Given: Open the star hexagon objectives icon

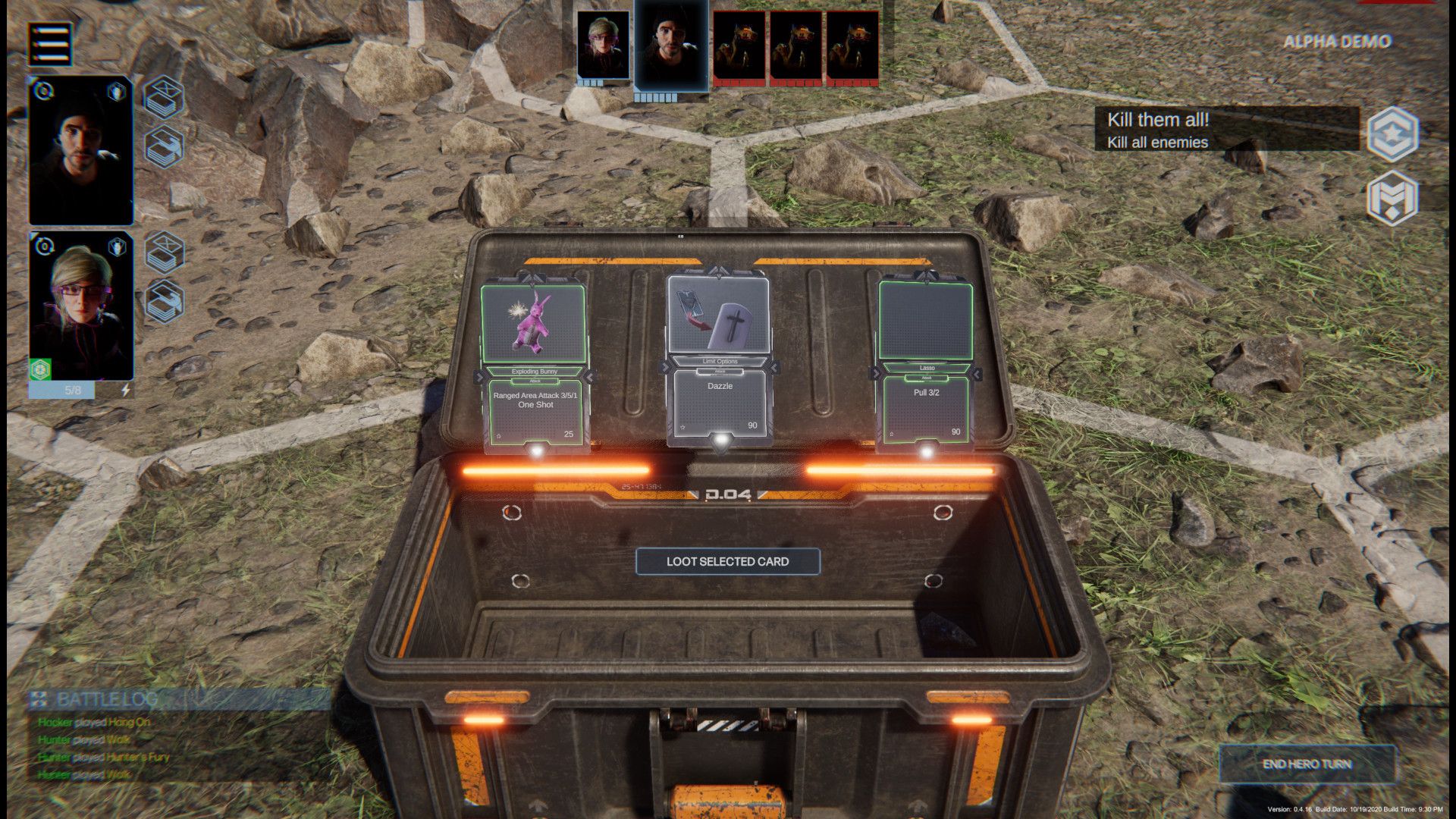Looking at the screenshot, I should tap(1392, 134).
